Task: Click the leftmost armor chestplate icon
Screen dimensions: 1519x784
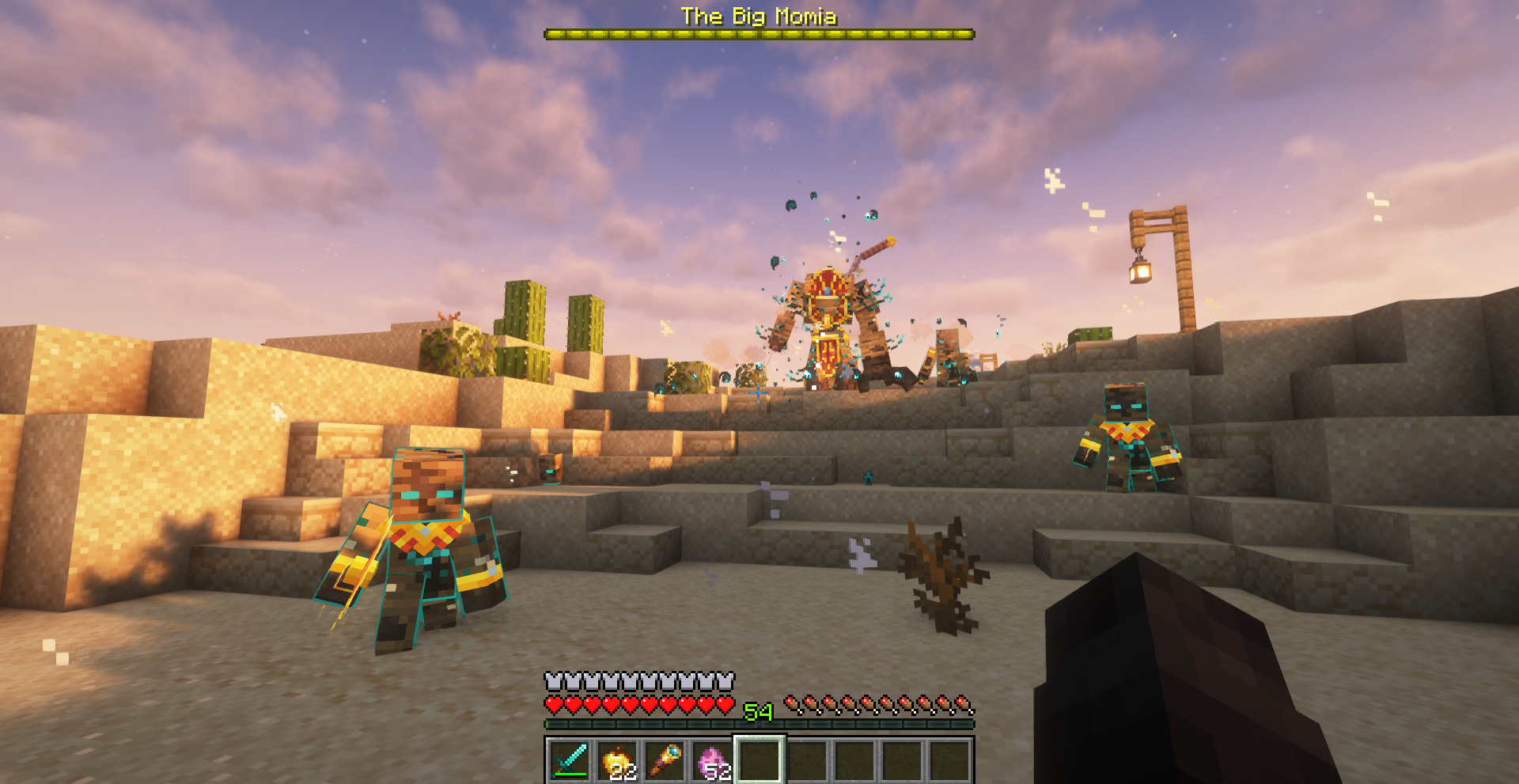Action: tap(551, 678)
